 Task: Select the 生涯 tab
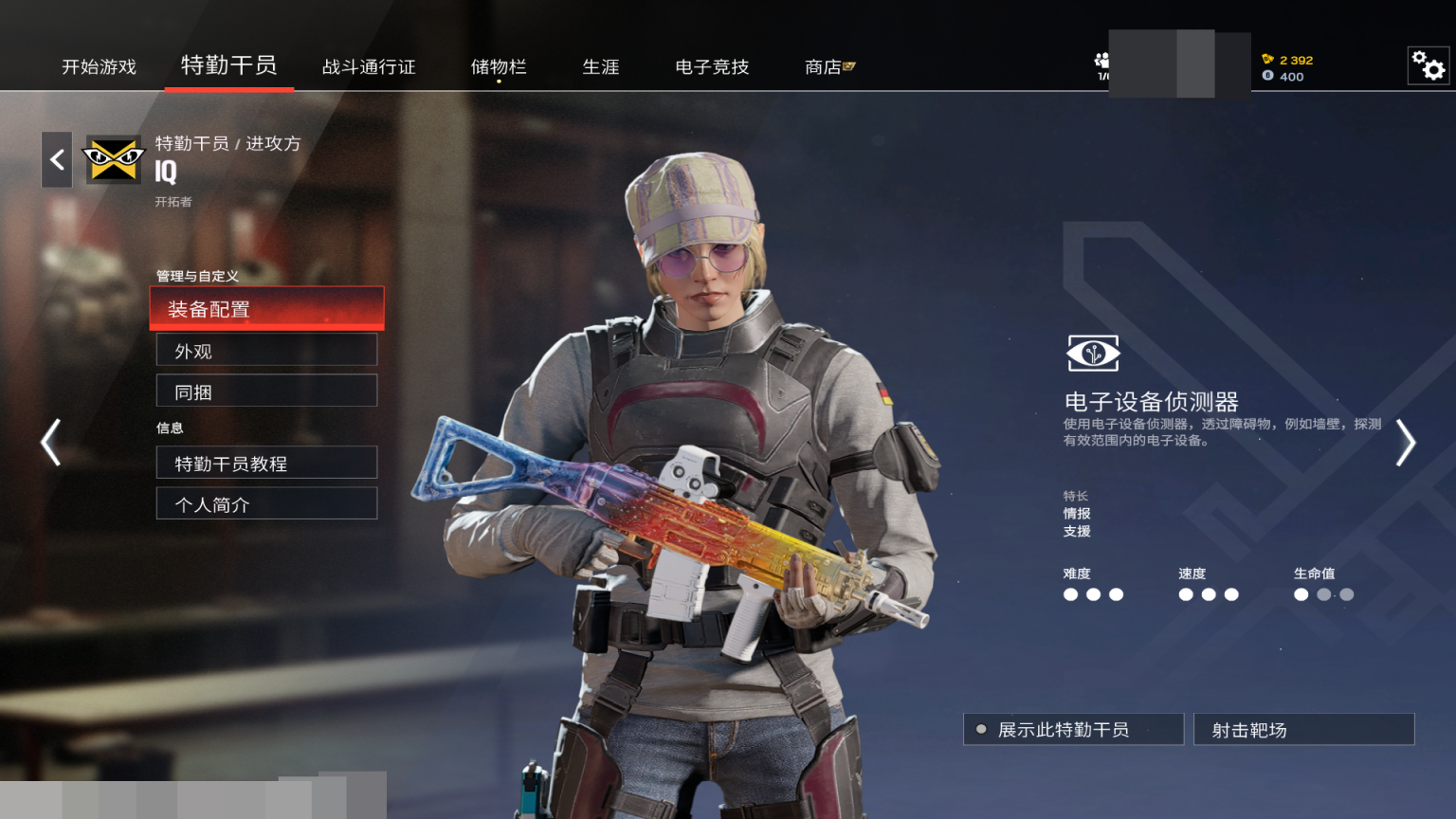(601, 66)
